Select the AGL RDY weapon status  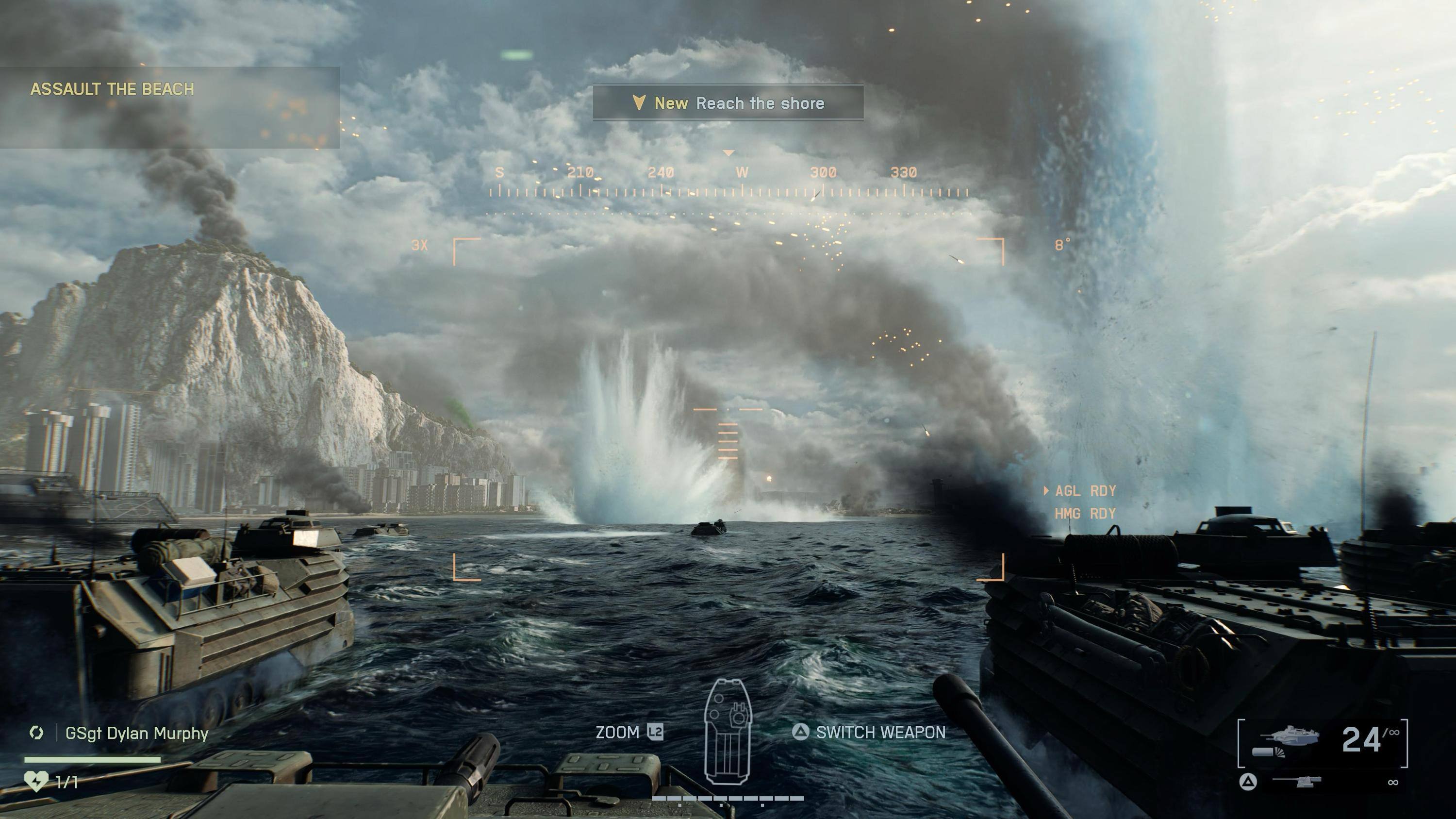click(1085, 491)
